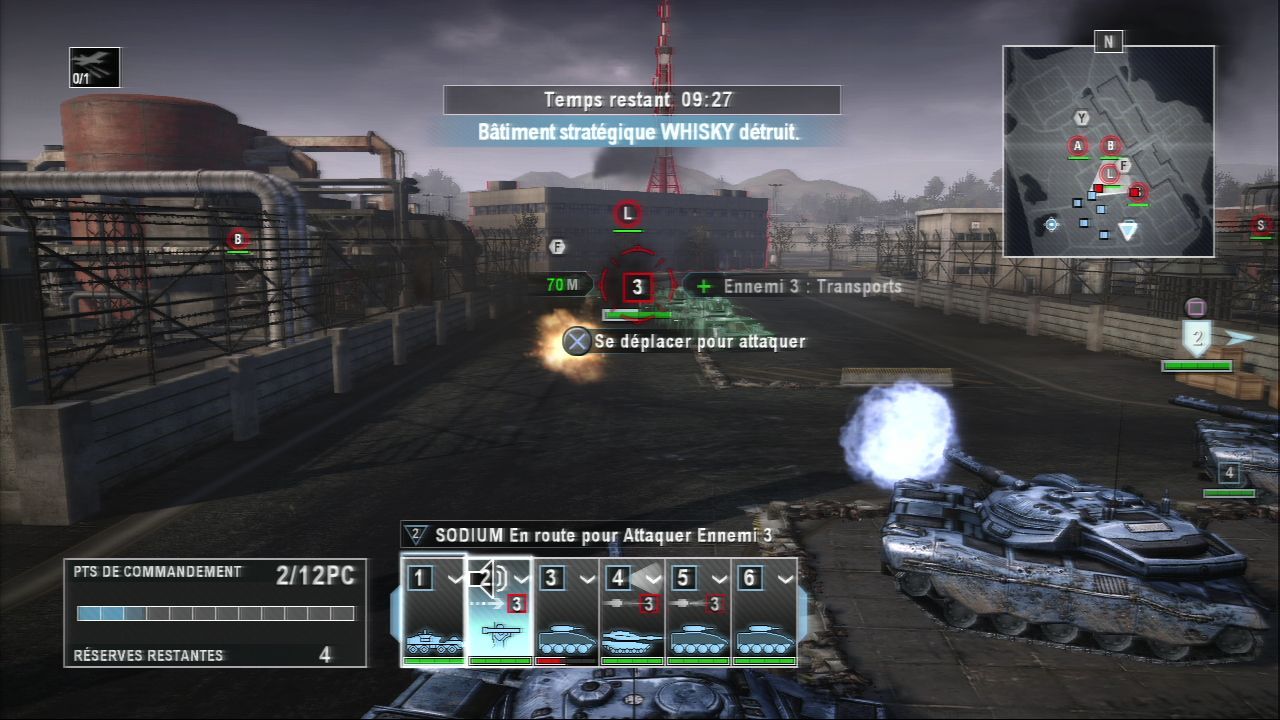Select unit slot 6 in command bar
Image resolution: width=1280 pixels, height=720 pixels.
pos(764,612)
